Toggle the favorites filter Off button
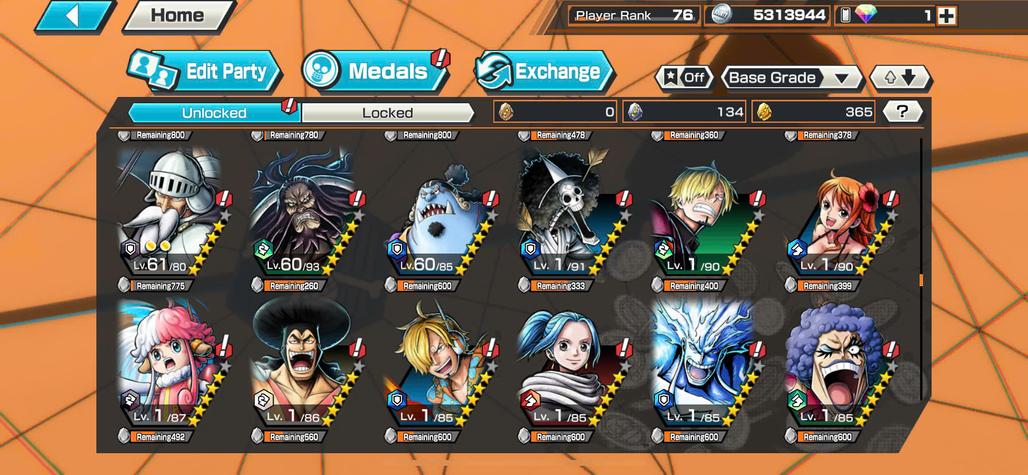This screenshot has height=475, width=1028. point(683,78)
